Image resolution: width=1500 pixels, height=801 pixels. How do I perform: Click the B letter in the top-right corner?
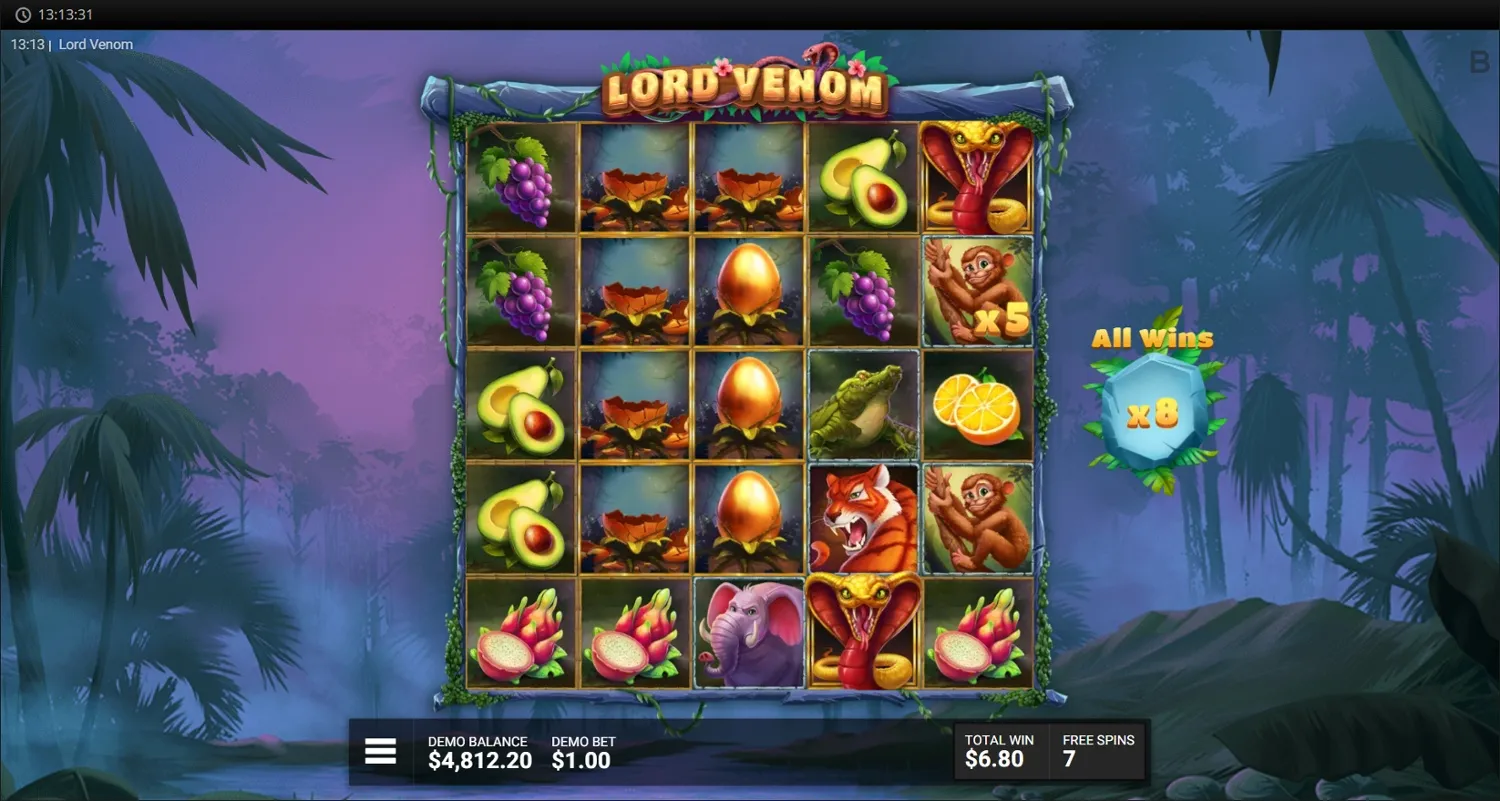tap(1478, 63)
